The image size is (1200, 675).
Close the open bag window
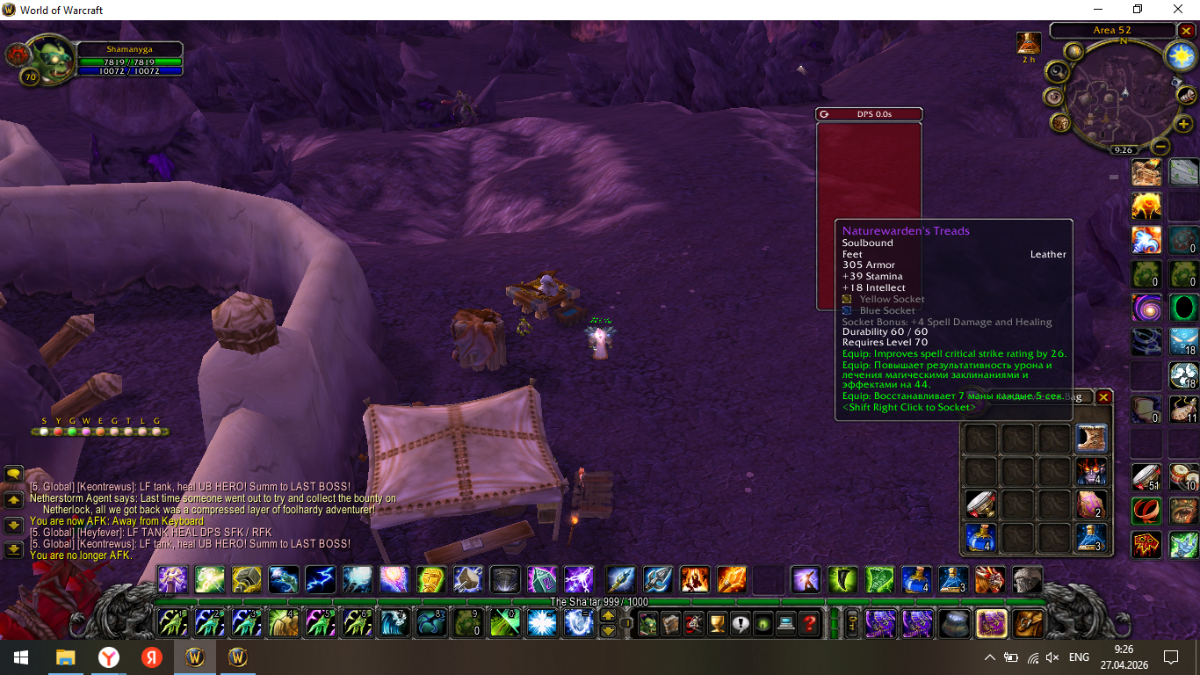point(1104,397)
